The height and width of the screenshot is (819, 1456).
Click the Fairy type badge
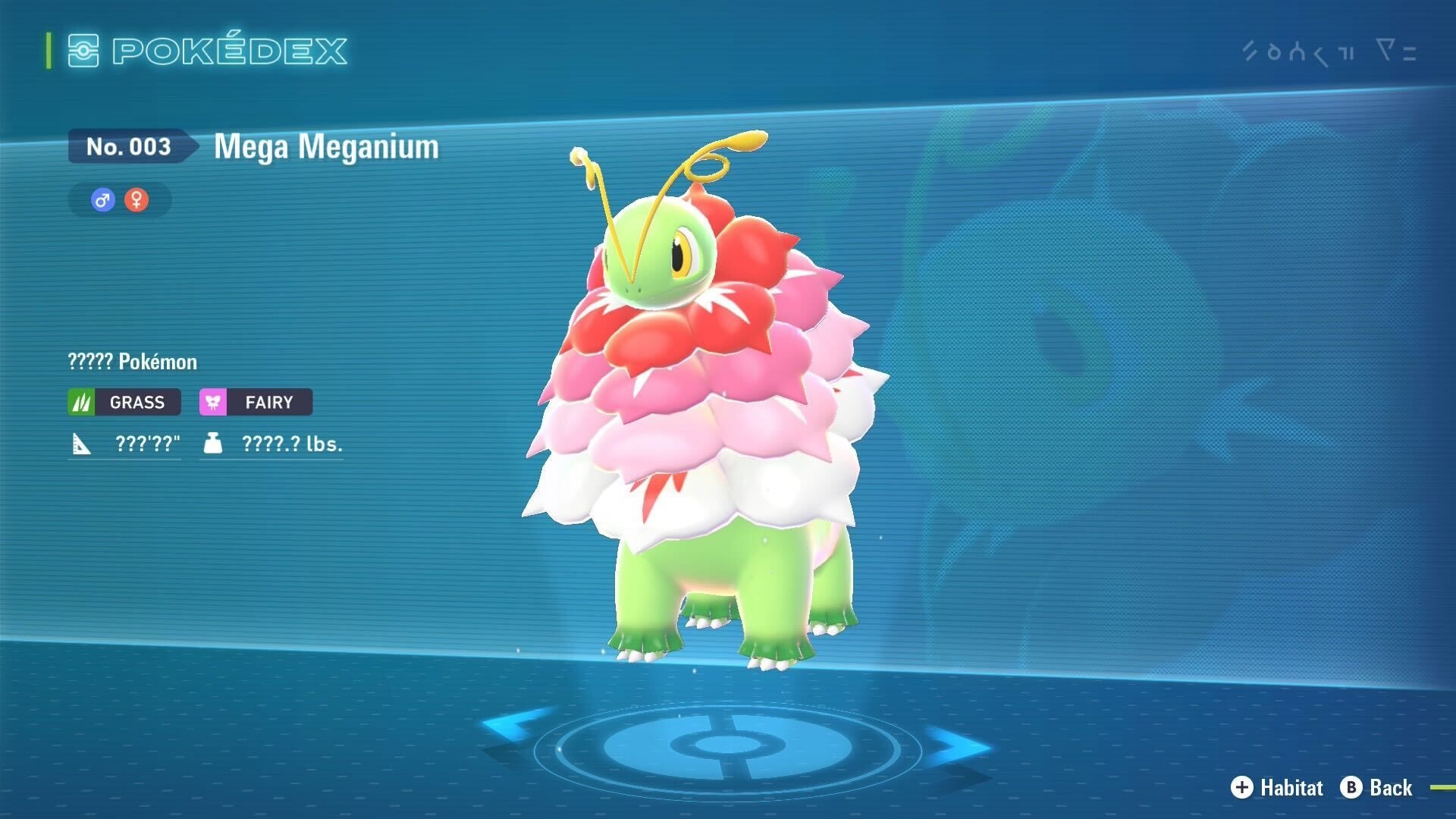[x=256, y=402]
